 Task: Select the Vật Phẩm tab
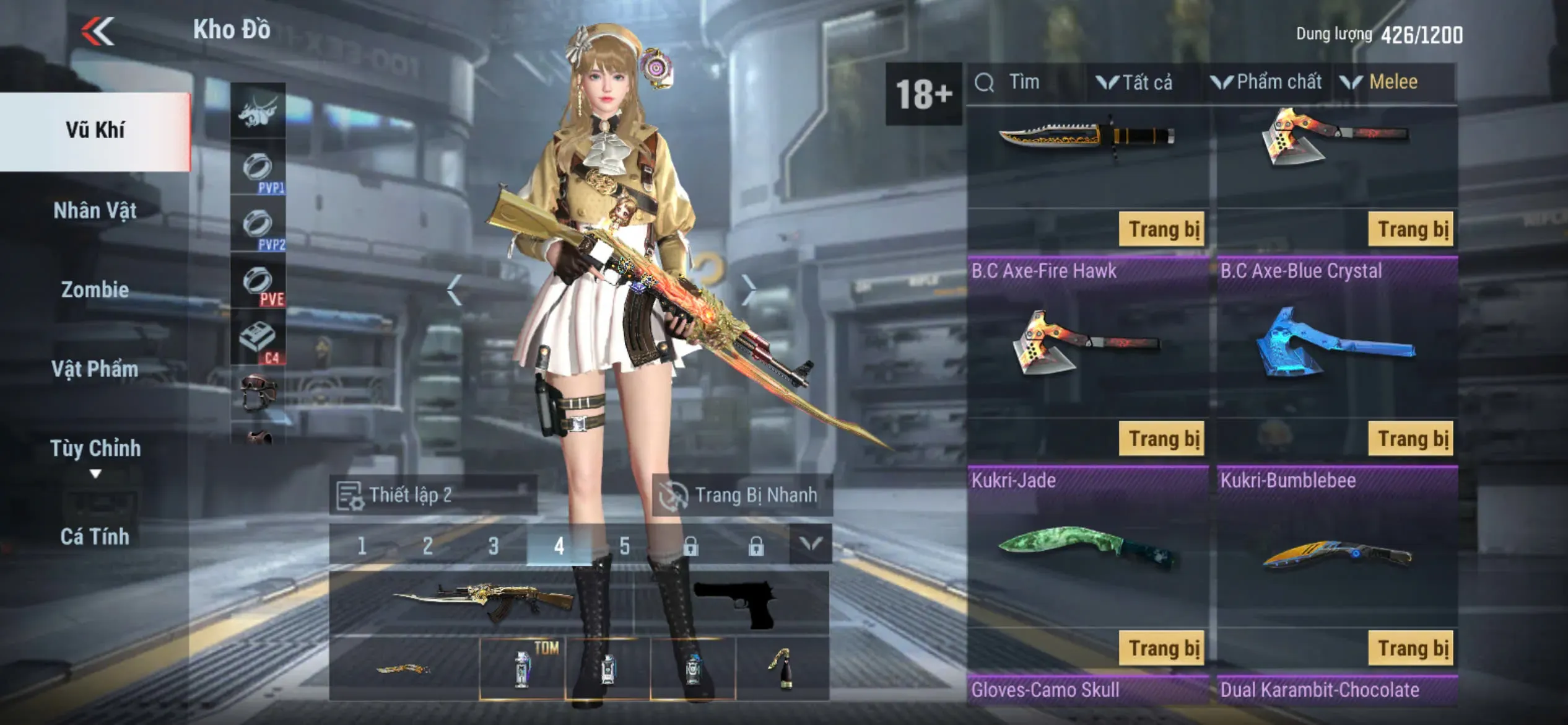tap(95, 369)
